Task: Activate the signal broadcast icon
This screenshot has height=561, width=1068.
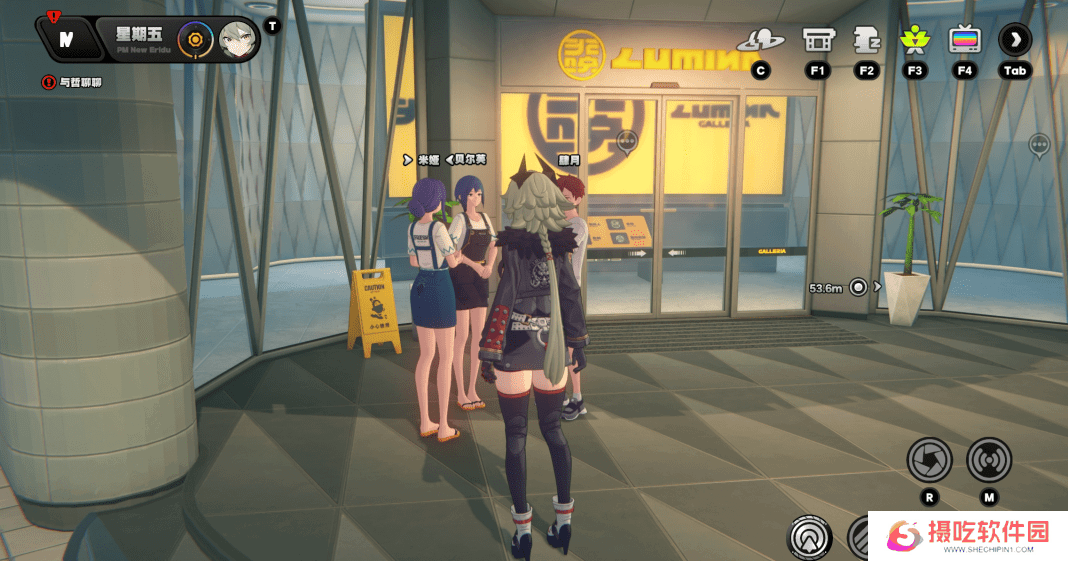Action: [989, 460]
